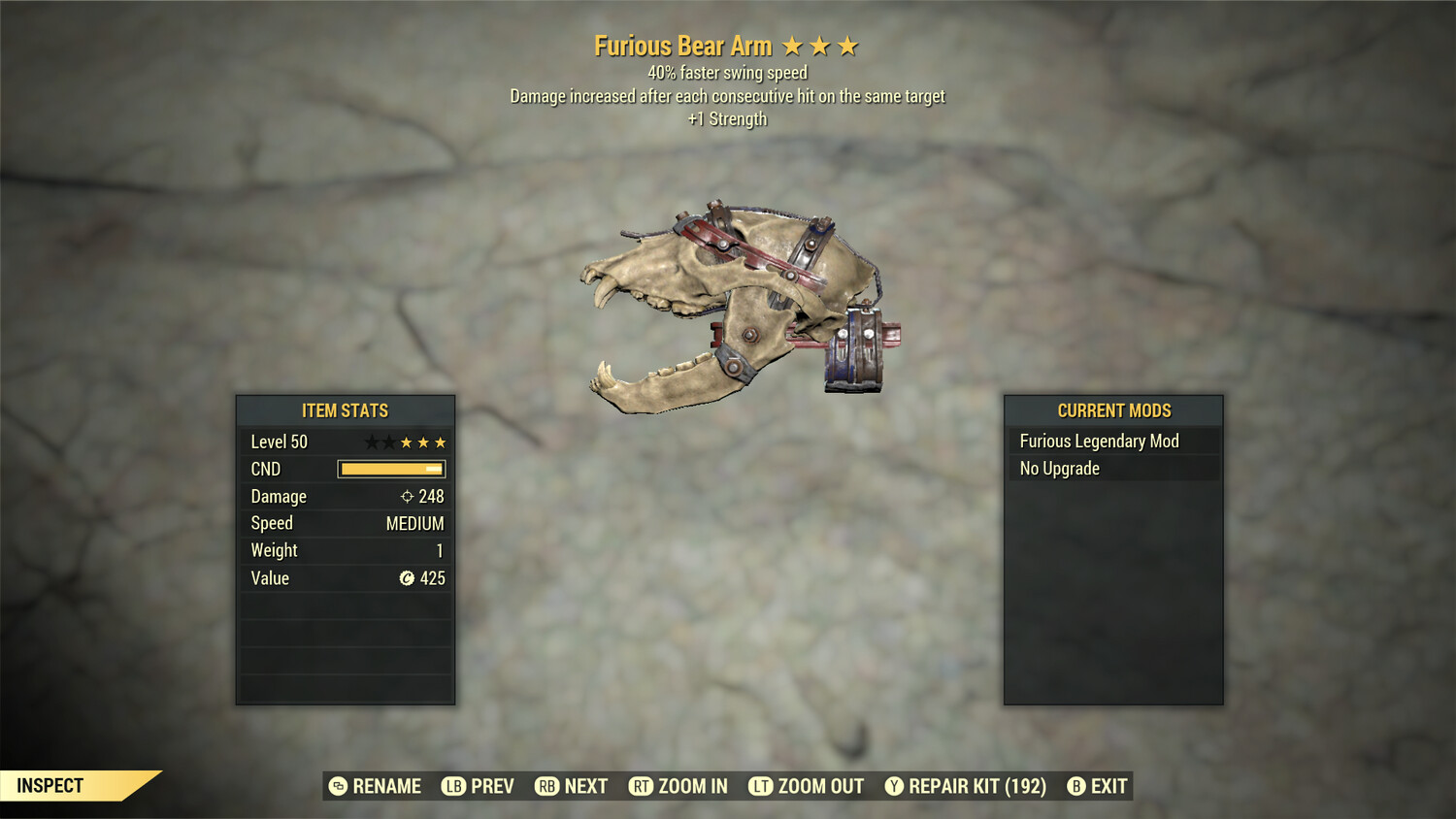Select the No Upgrade mod row
Image resolution: width=1456 pixels, height=819 pixels.
point(1112,469)
